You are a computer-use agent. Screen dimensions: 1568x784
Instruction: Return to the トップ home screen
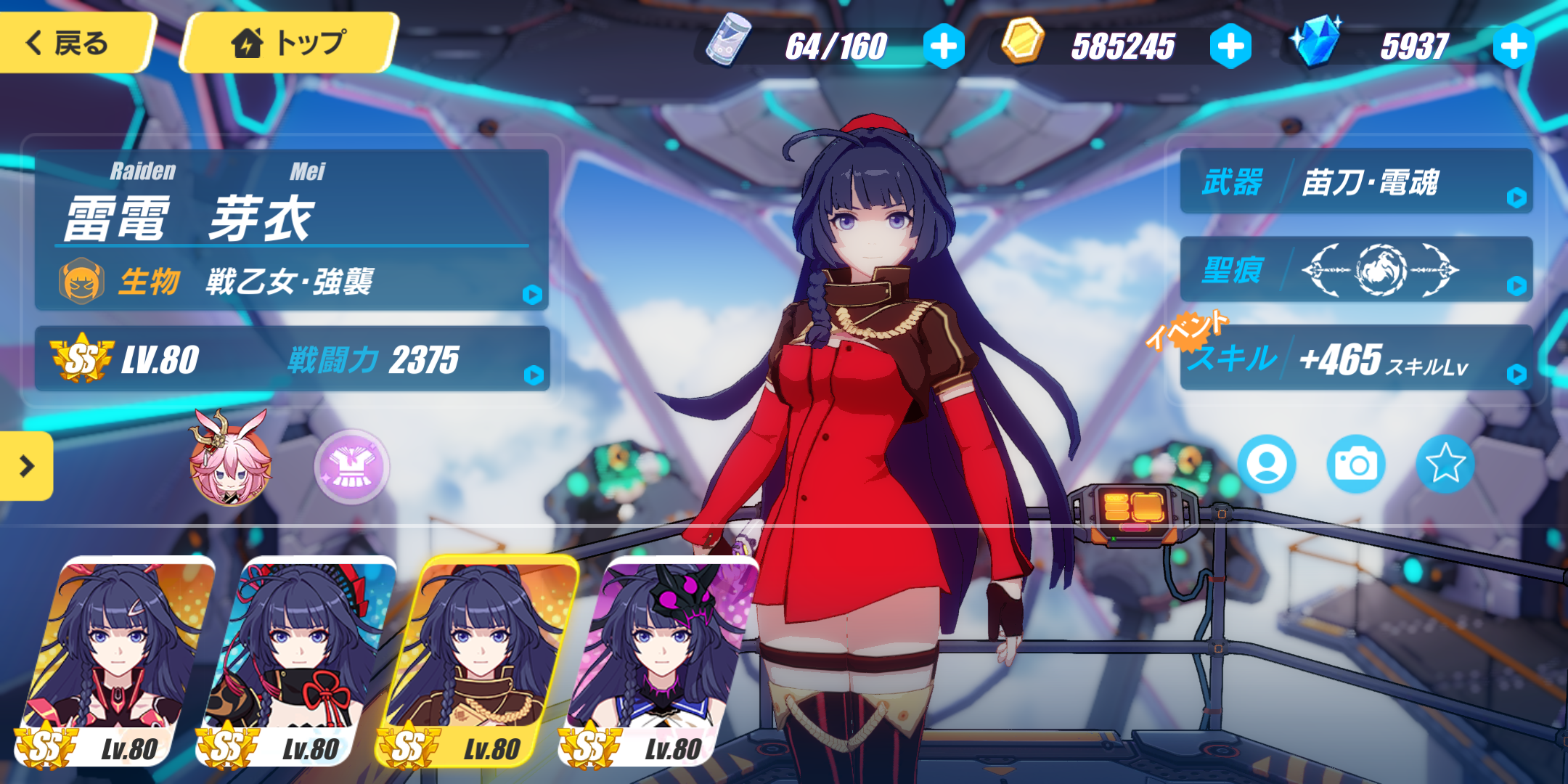(289, 43)
